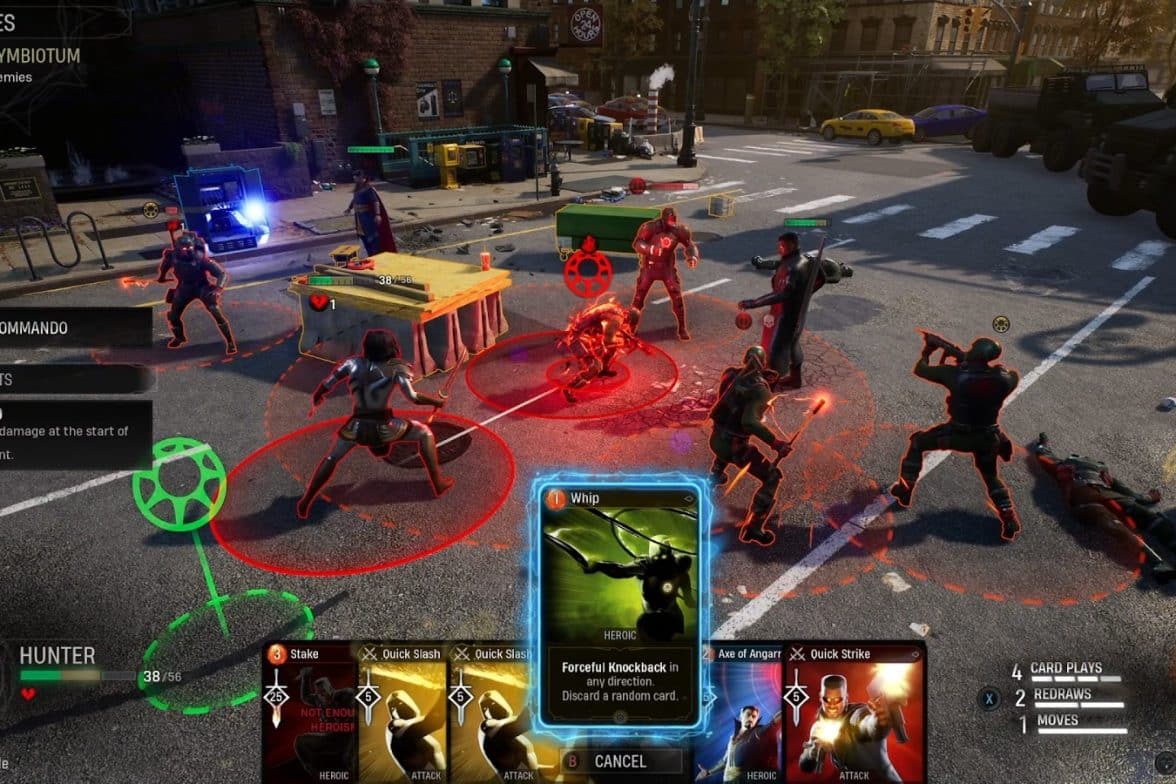Cancel the current card selection
Screen dimensions: 1176x784
tap(620, 761)
